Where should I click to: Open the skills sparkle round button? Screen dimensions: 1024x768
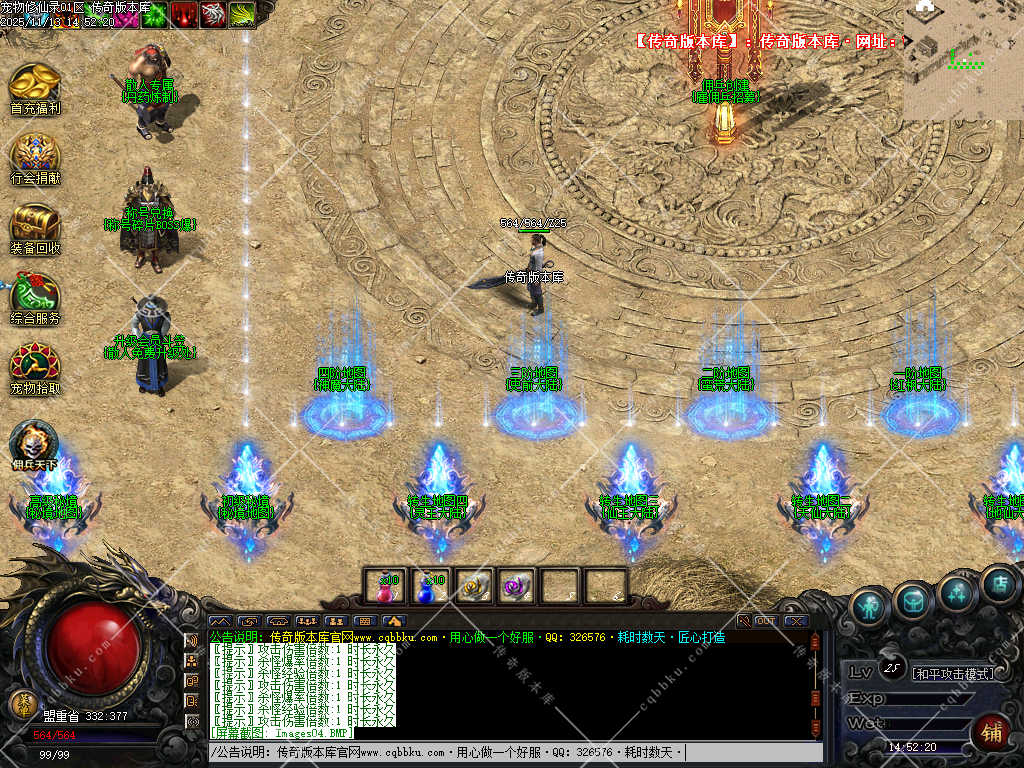957,594
